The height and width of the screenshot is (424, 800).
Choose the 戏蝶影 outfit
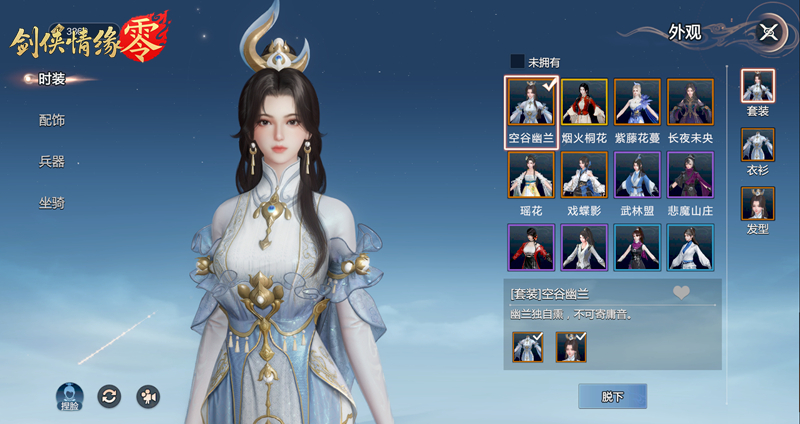tap(584, 175)
